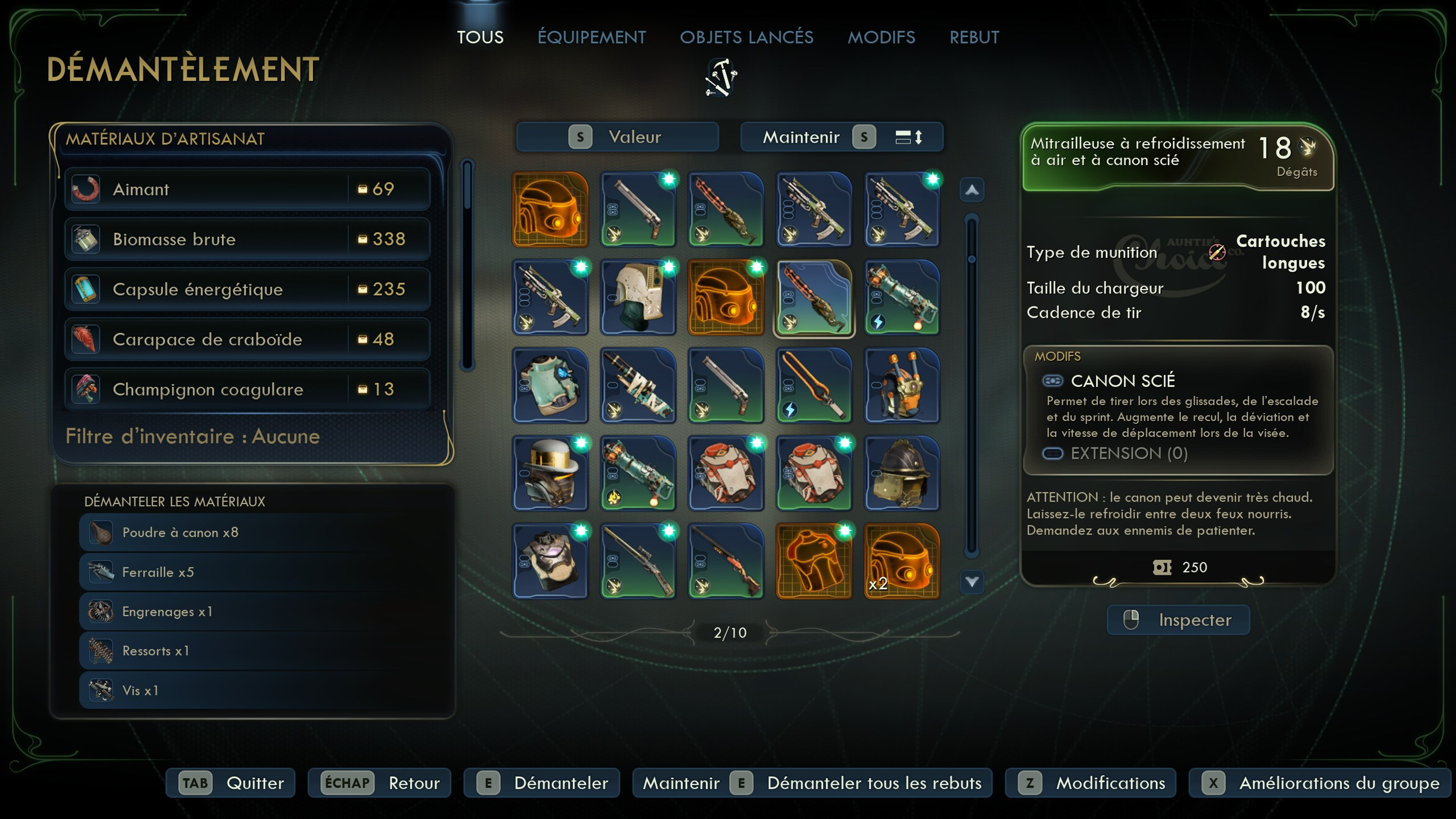Activate Démanteler tous les rebuts
1456x819 pixels.
tap(812, 783)
